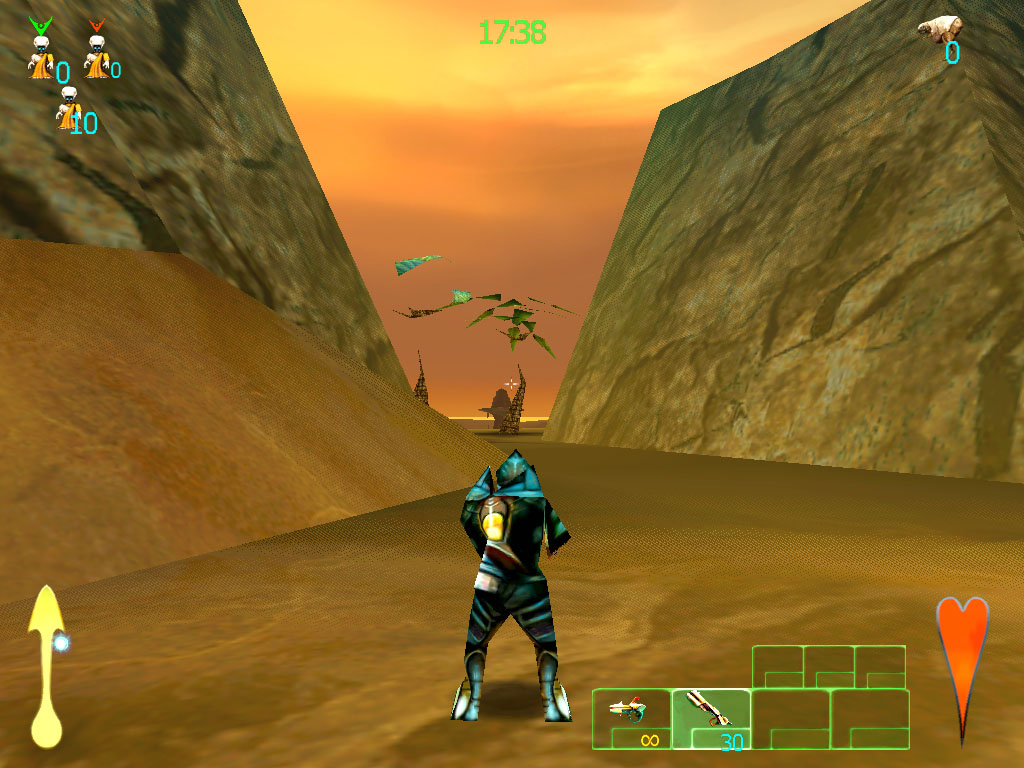Click the yellow jetpack arrow gauge
1024x768 pixels.
pyautogui.click(x=45, y=665)
